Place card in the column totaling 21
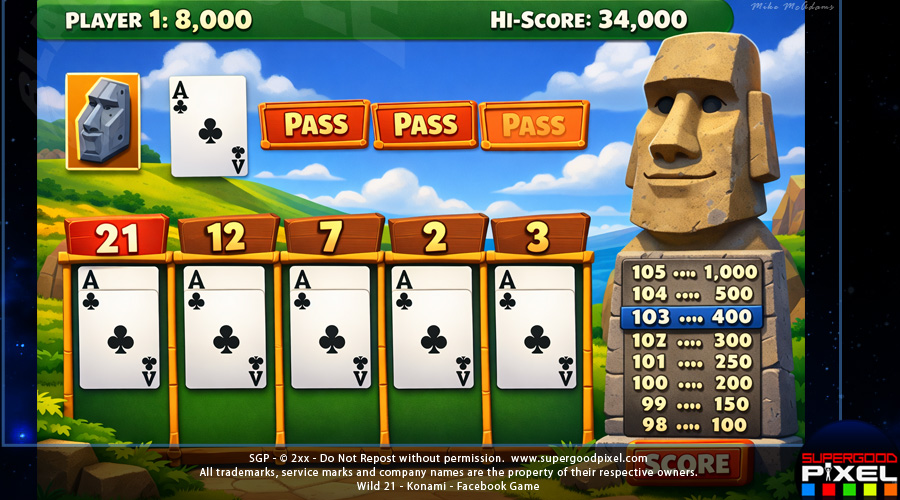The height and width of the screenshot is (500, 900). 118,330
